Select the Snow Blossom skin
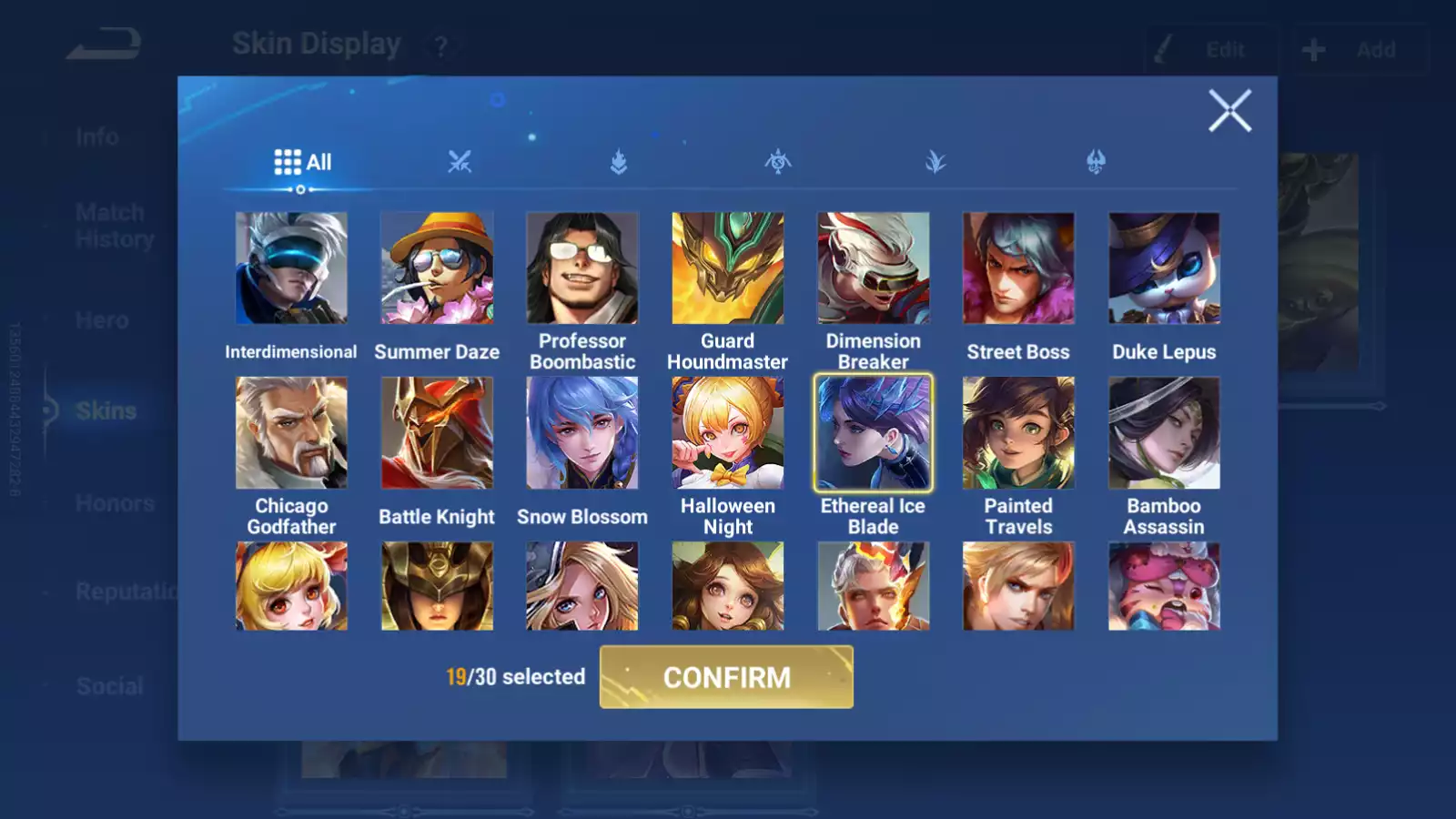 pyautogui.click(x=582, y=433)
